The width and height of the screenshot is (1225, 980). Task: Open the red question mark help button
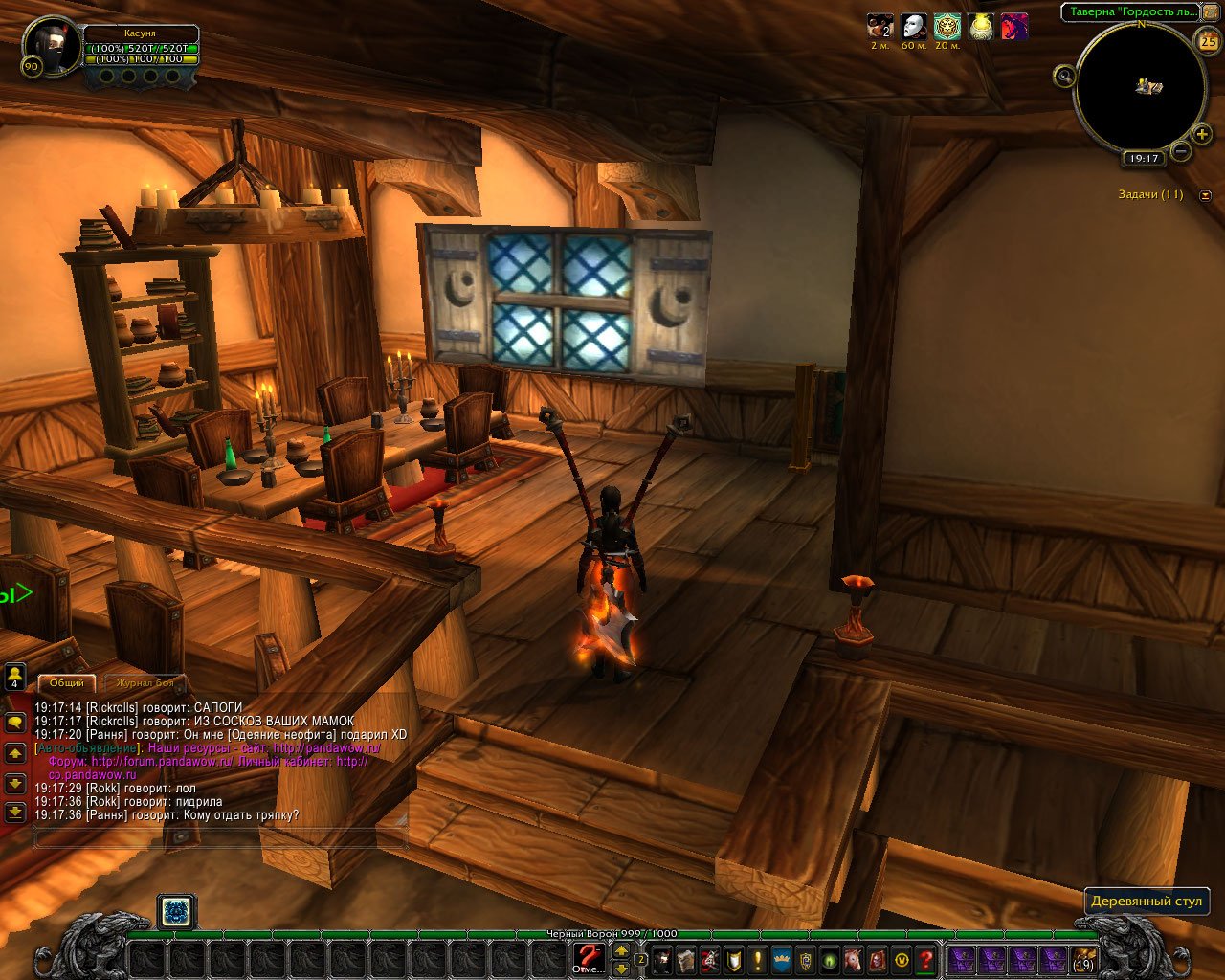[925, 959]
